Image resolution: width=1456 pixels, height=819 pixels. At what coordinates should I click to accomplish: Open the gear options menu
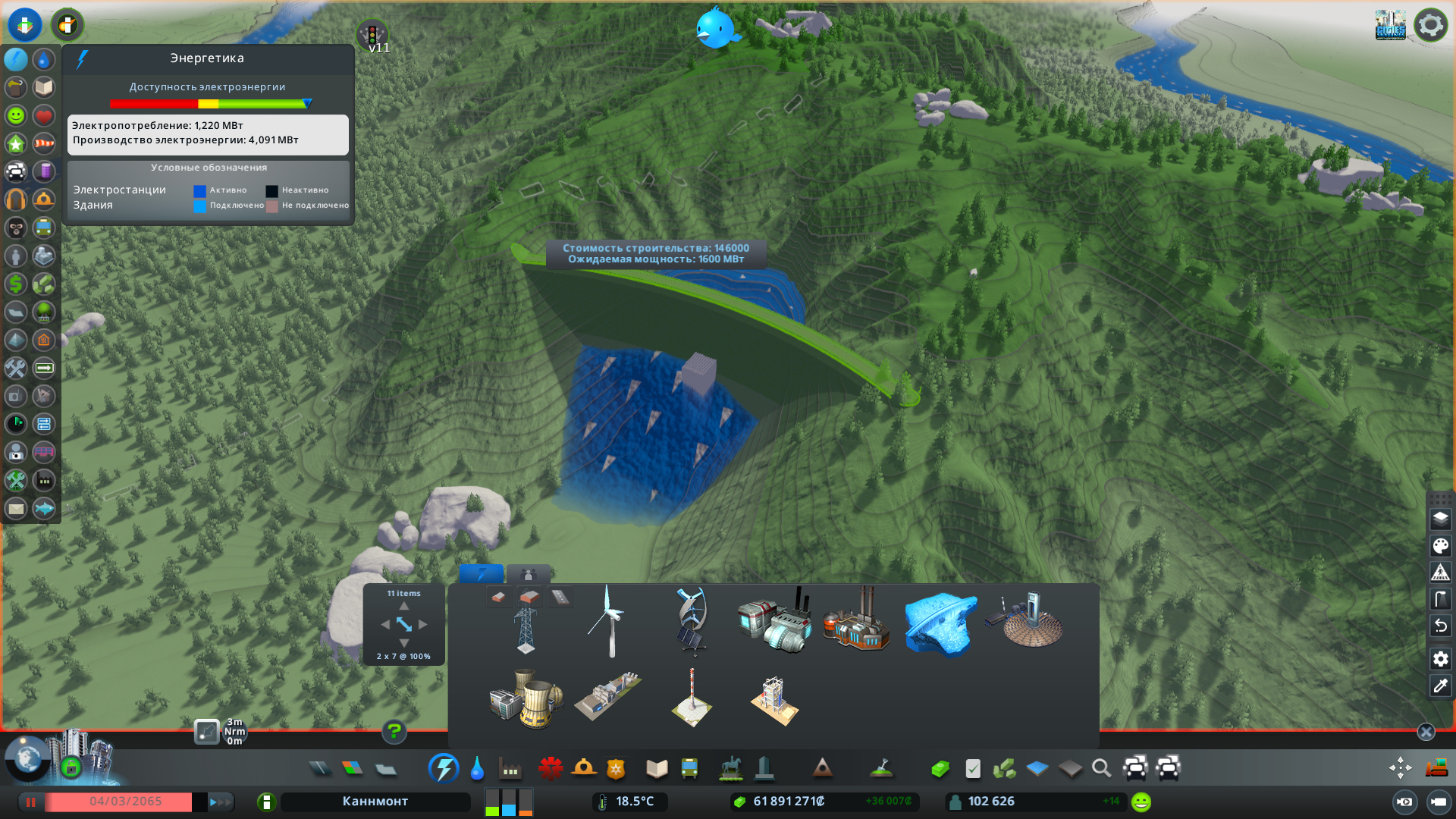[1430, 25]
